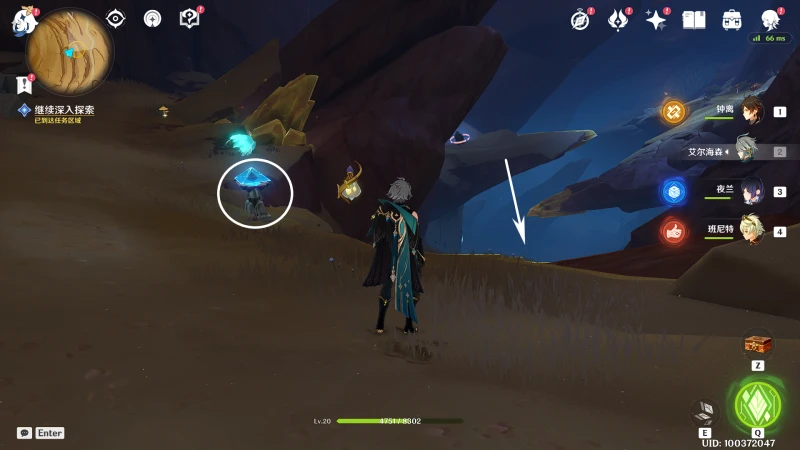Activate the green elemental burst
The height and width of the screenshot is (450, 800).
point(757,403)
